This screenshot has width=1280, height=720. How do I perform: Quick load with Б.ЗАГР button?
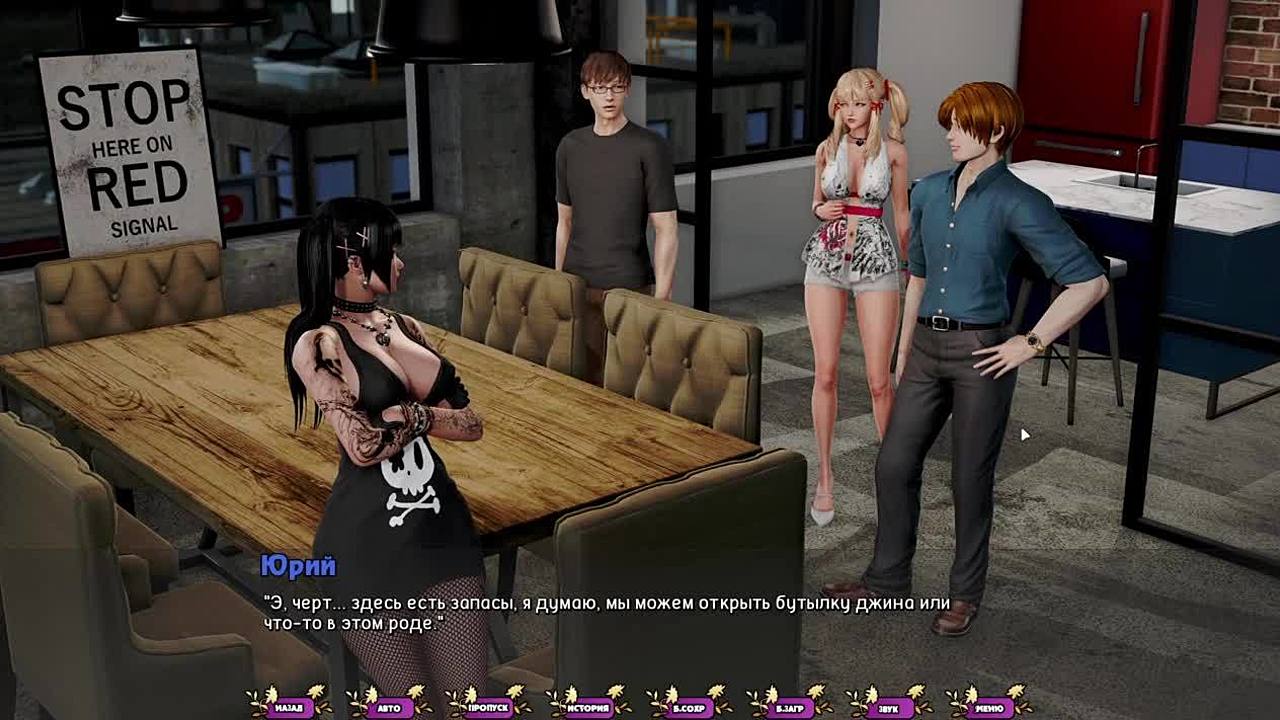click(x=789, y=707)
